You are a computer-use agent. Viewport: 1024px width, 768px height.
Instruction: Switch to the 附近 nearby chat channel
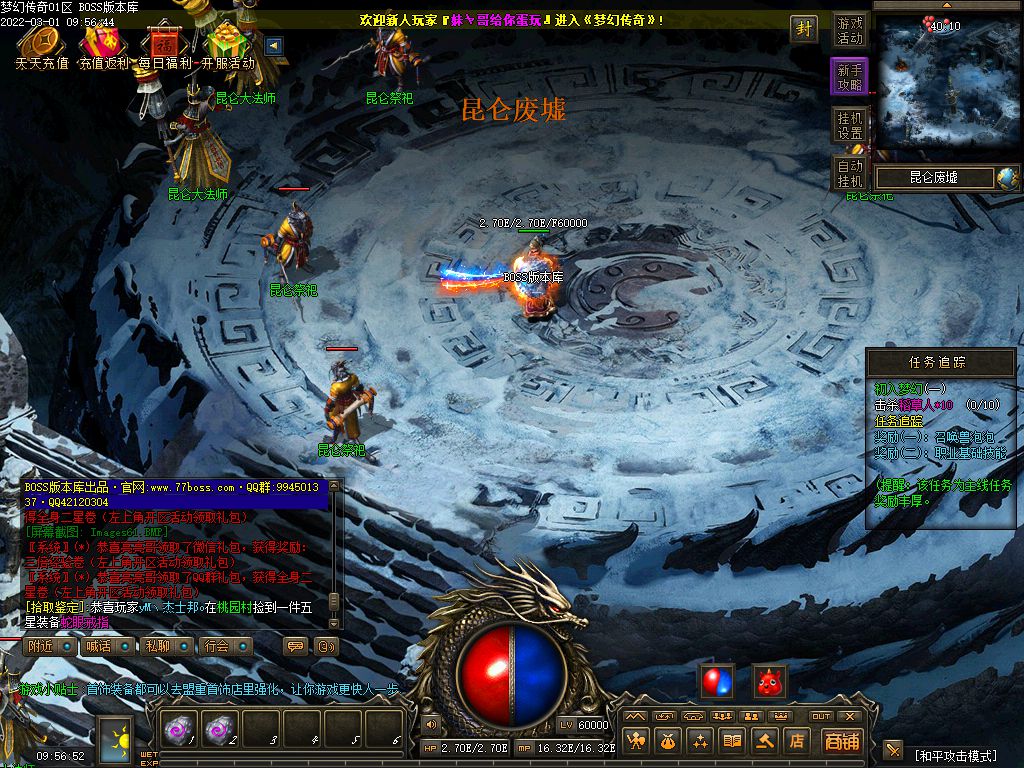coord(41,646)
